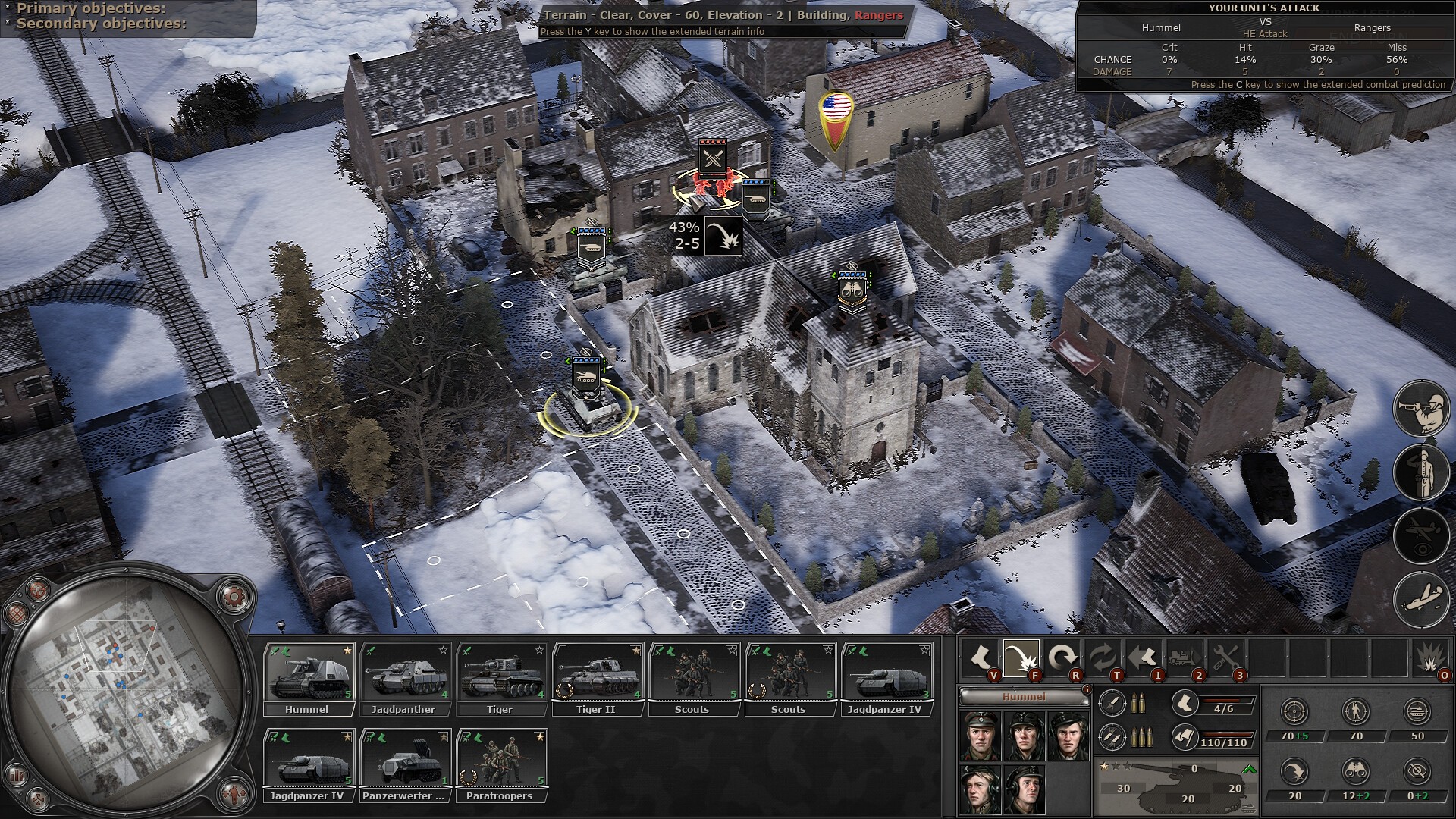Call the bomber aircraft support

1421,601
